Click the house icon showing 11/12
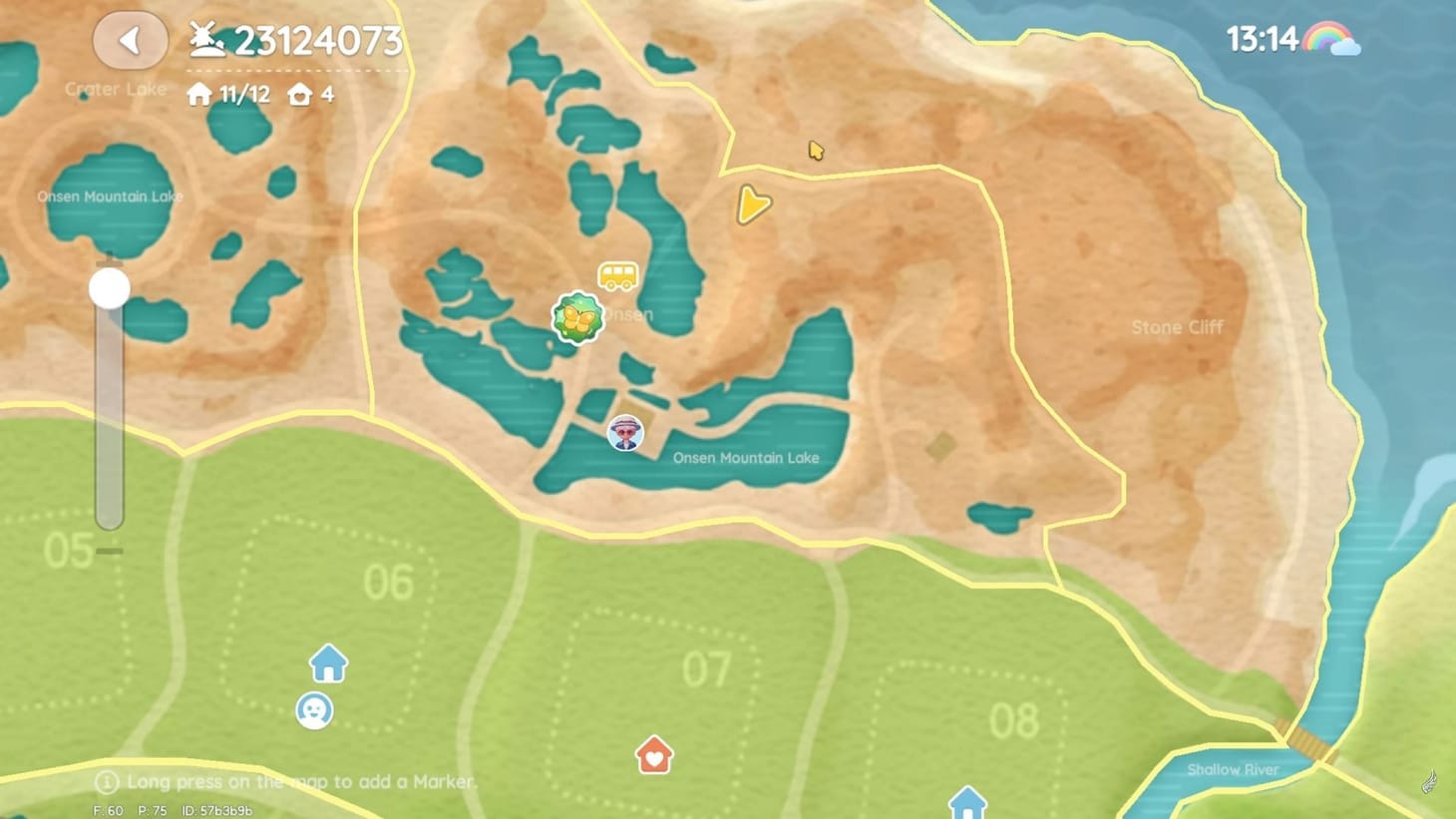Viewport: 1456px width, 819px height. (x=198, y=95)
